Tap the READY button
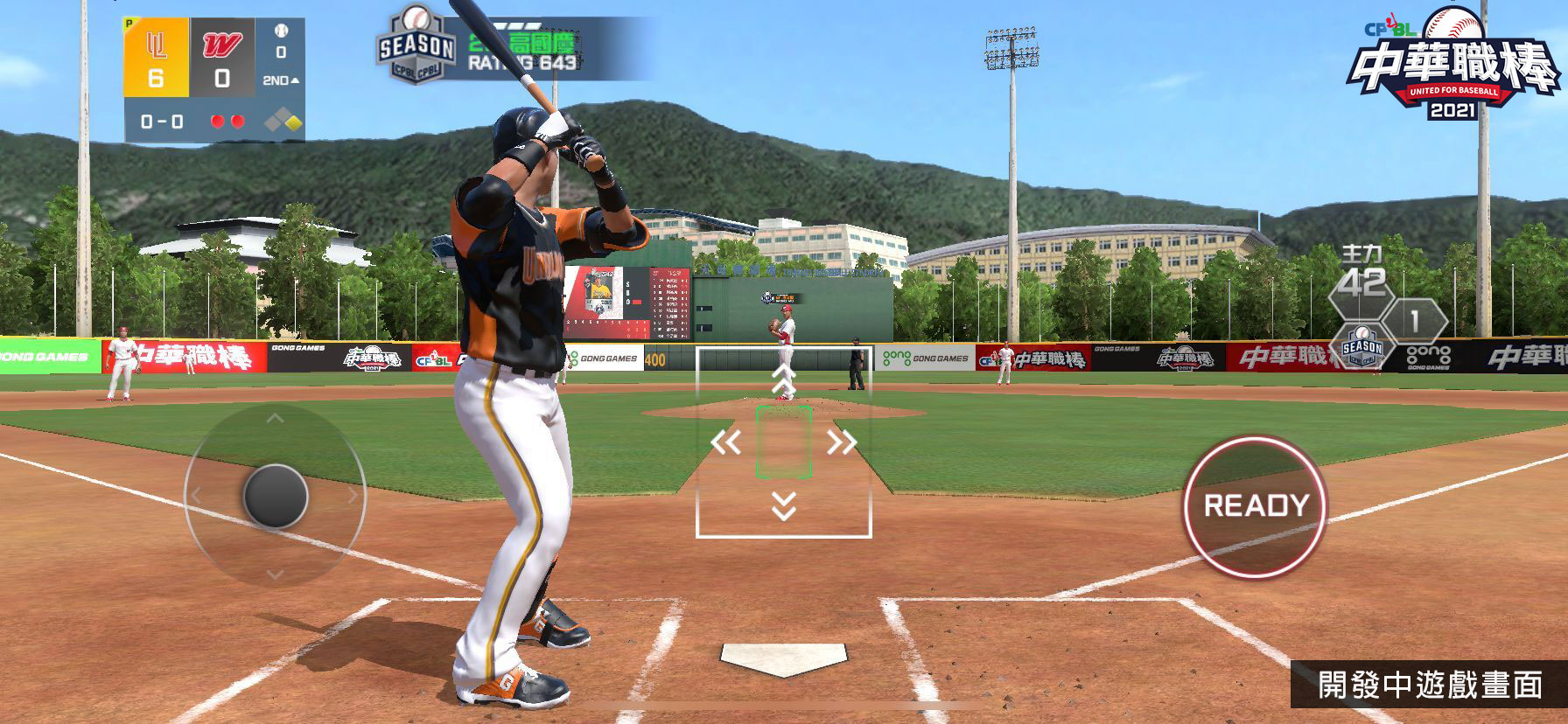Viewport: 1568px width, 724px height. pos(1255,506)
